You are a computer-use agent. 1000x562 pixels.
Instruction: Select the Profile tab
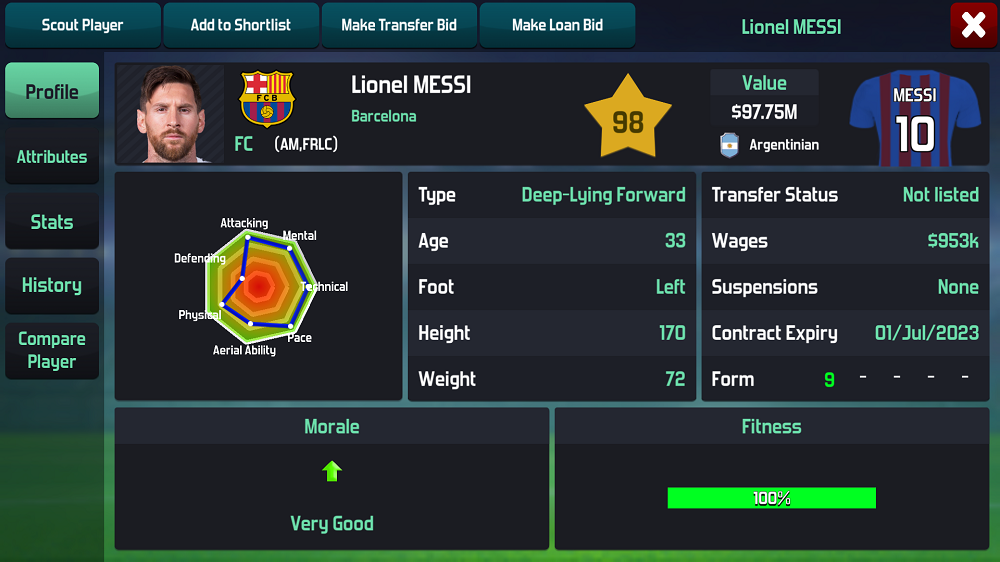point(52,91)
